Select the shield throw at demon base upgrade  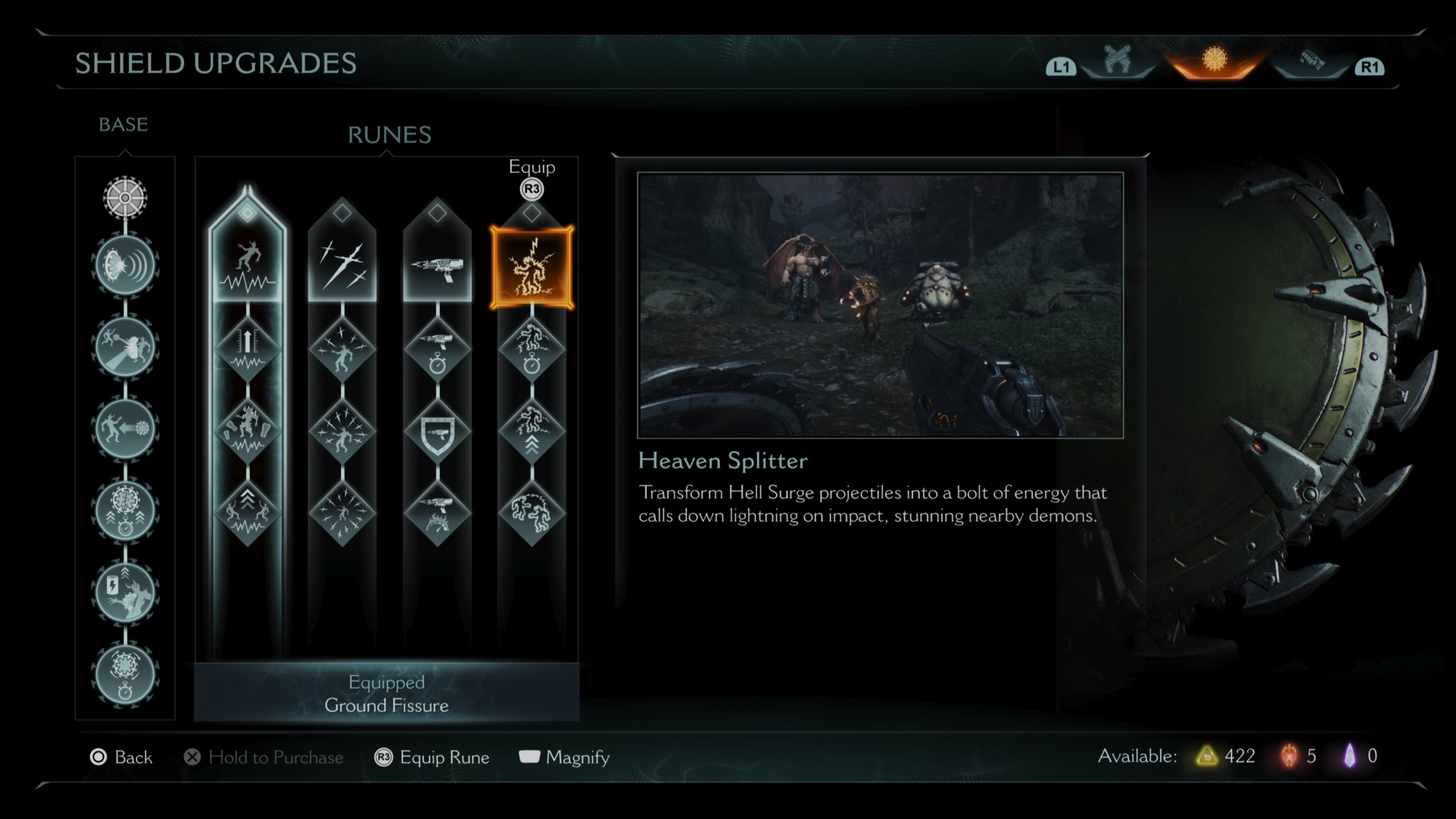point(125,347)
